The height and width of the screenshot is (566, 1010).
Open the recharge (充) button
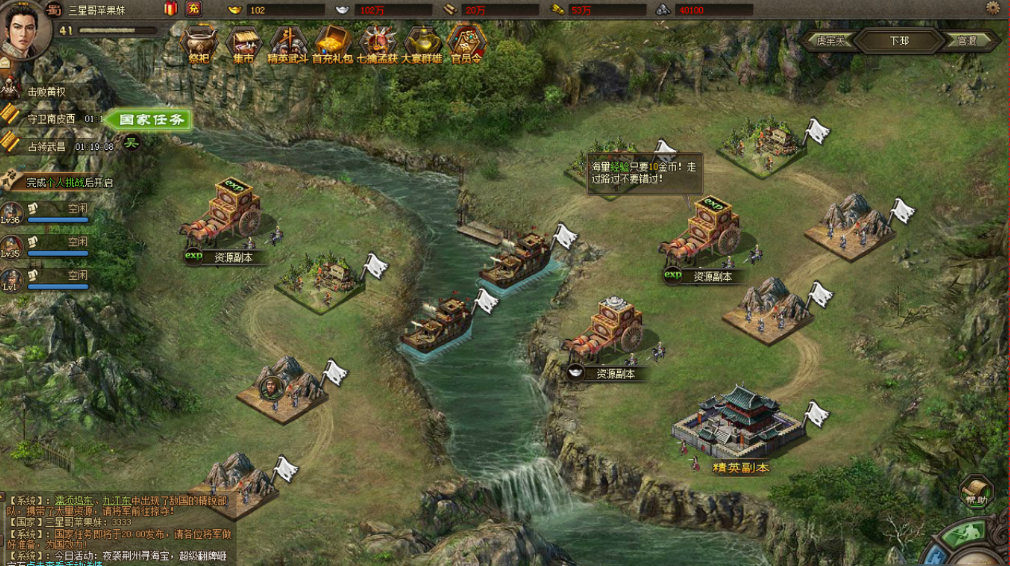tap(194, 9)
